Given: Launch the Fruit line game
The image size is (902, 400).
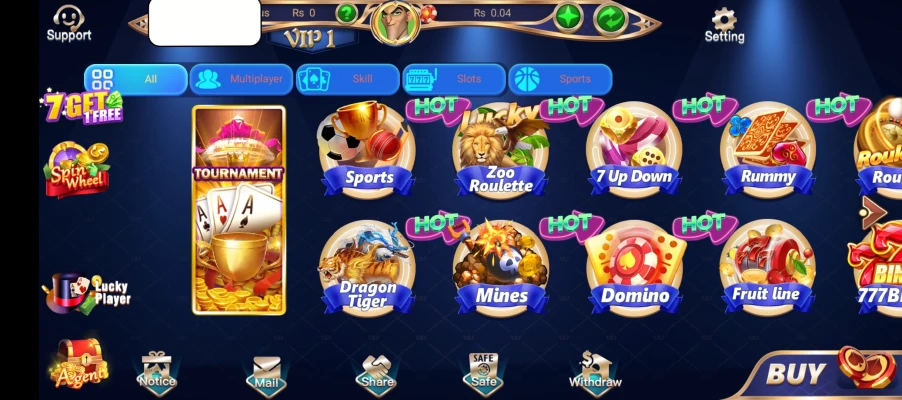Looking at the screenshot, I should (768, 270).
